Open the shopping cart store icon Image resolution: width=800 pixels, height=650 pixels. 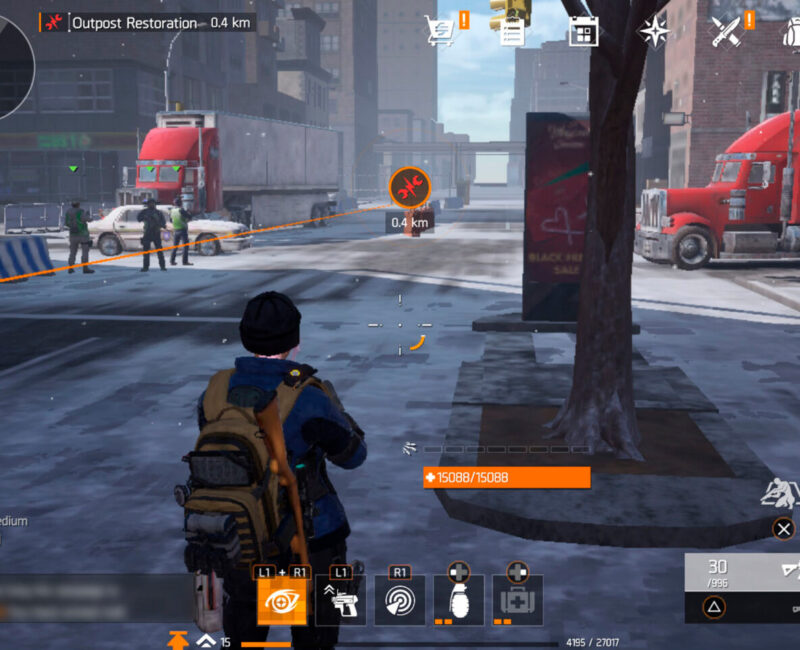pos(439,31)
